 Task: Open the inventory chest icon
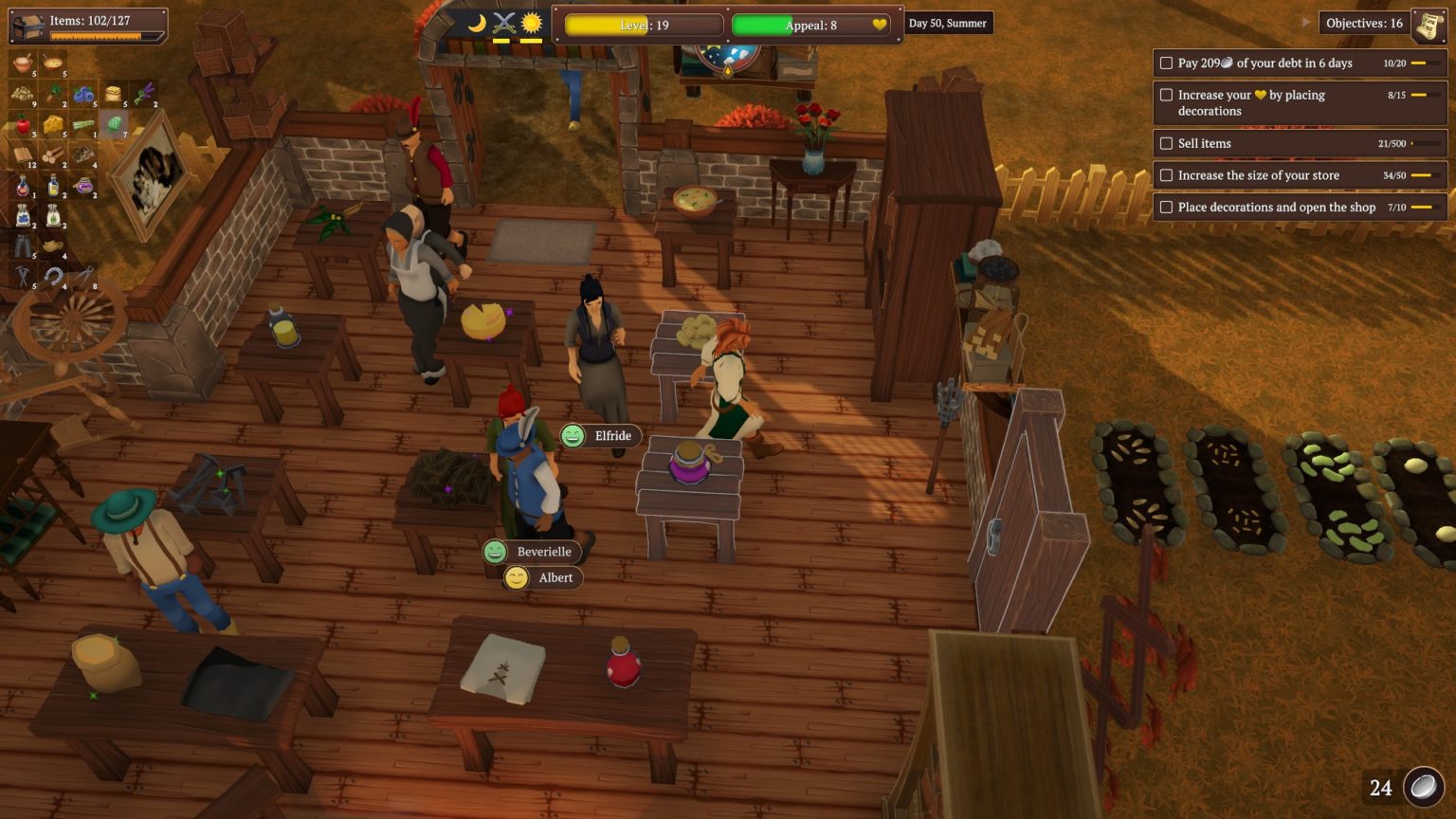tap(28, 24)
